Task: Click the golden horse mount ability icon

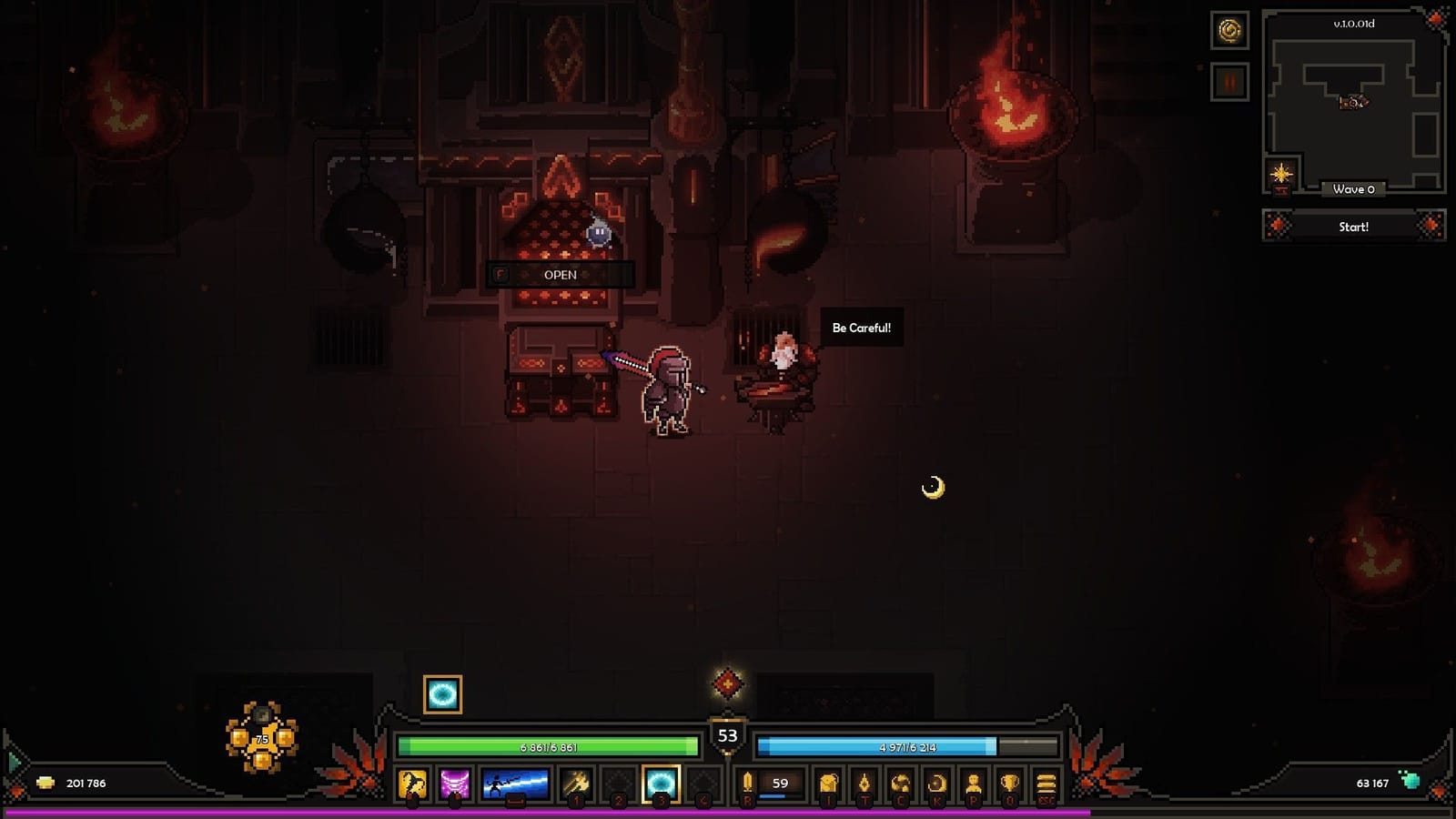Action: pyautogui.click(x=412, y=783)
